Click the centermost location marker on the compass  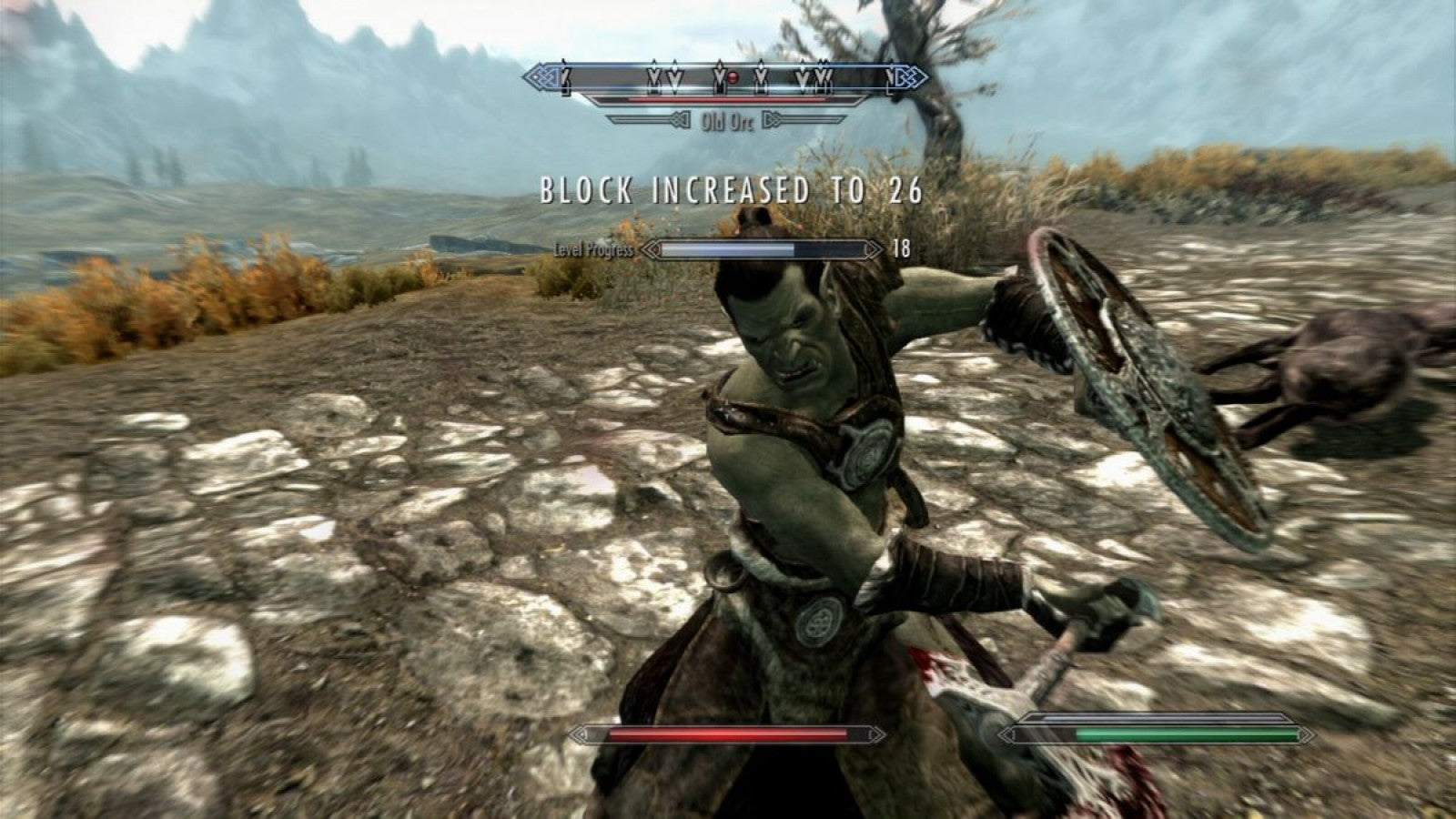click(720, 77)
